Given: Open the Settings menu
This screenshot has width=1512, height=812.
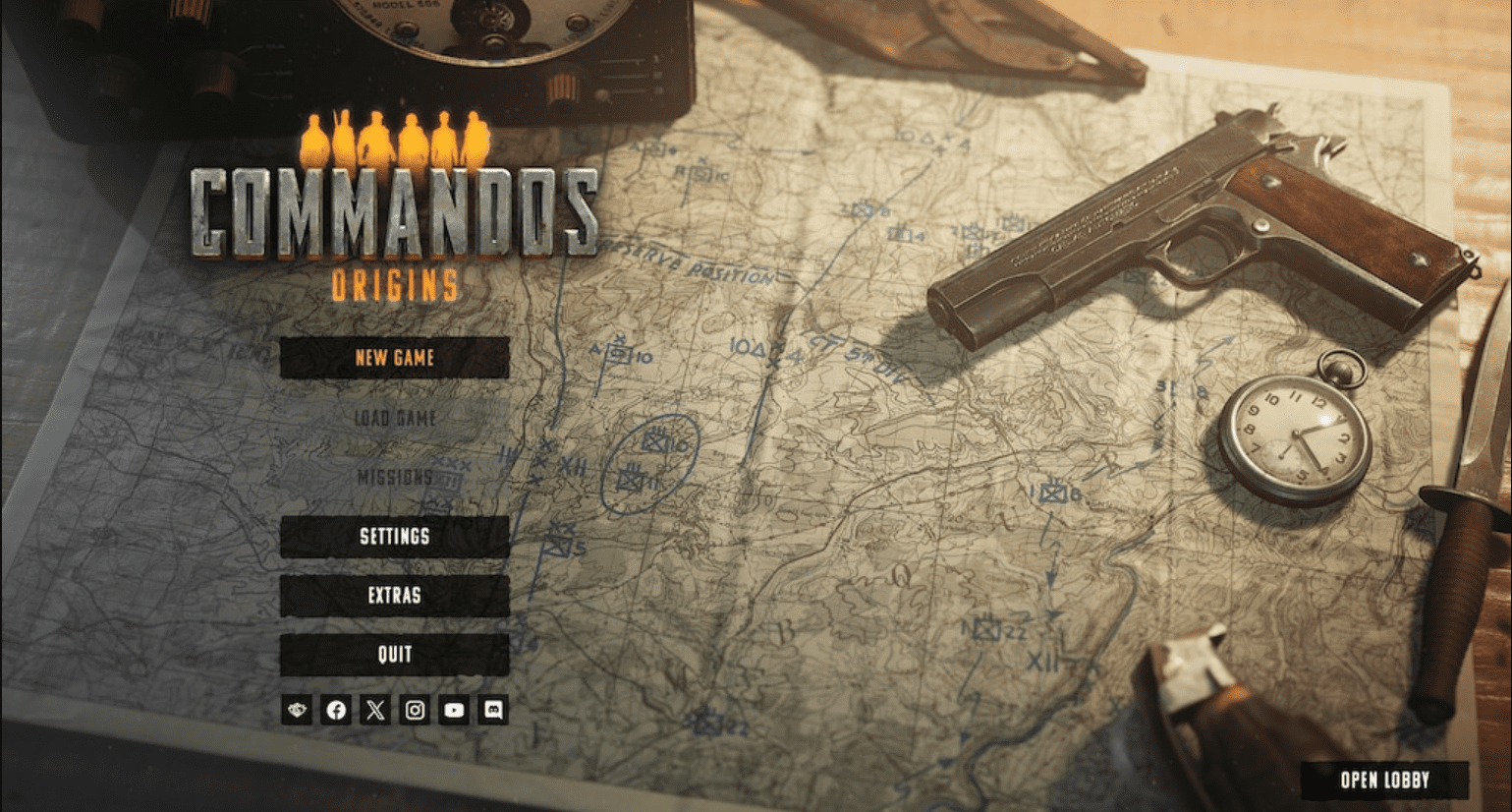Looking at the screenshot, I should (394, 537).
